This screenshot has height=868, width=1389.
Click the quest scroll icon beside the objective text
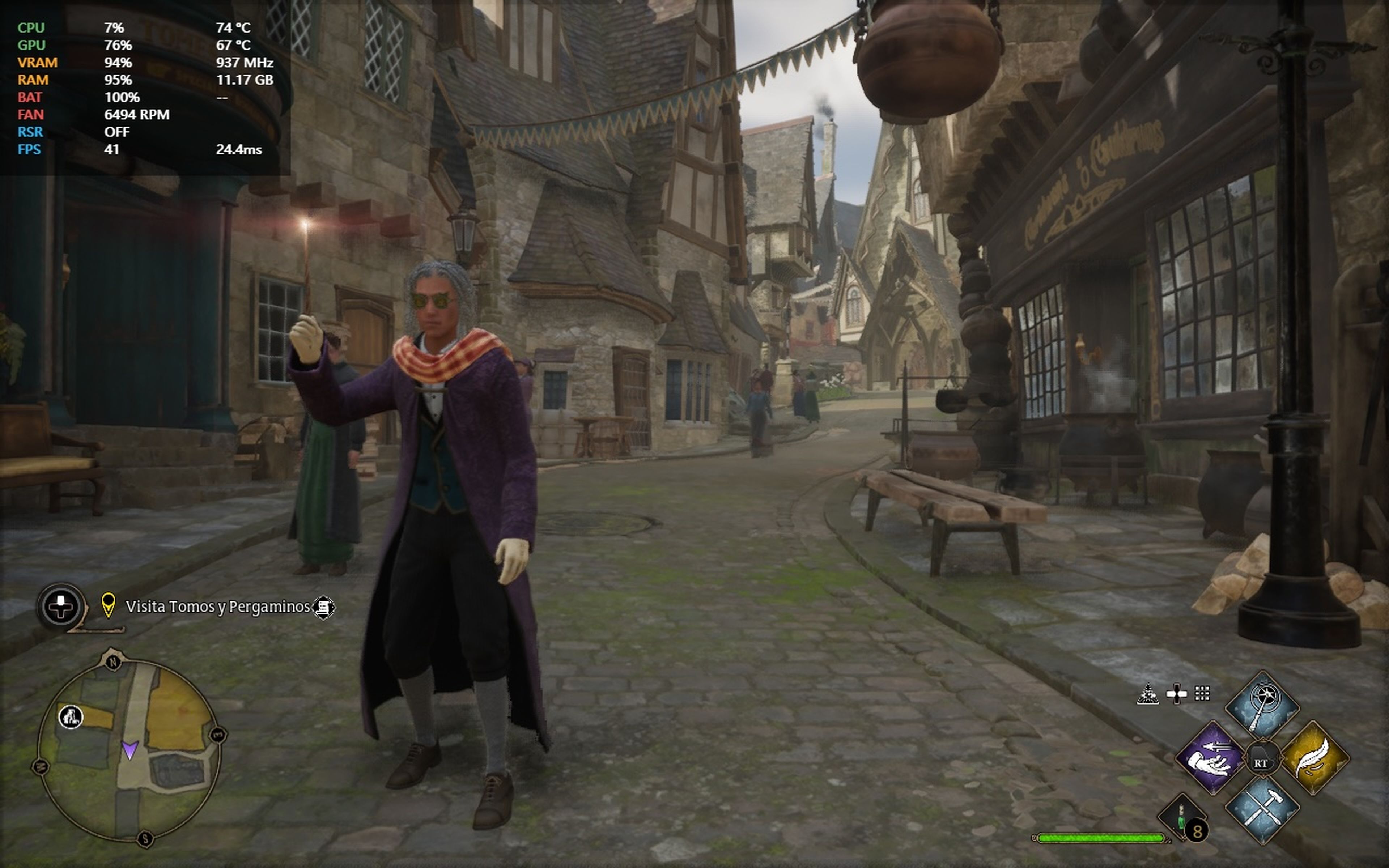click(x=324, y=607)
